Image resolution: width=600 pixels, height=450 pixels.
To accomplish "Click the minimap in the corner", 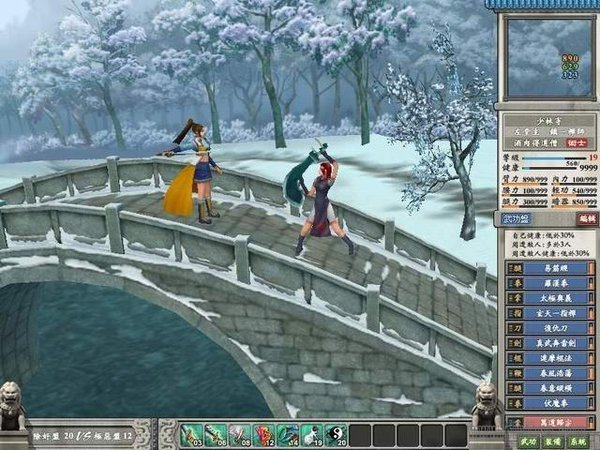I will [544, 57].
